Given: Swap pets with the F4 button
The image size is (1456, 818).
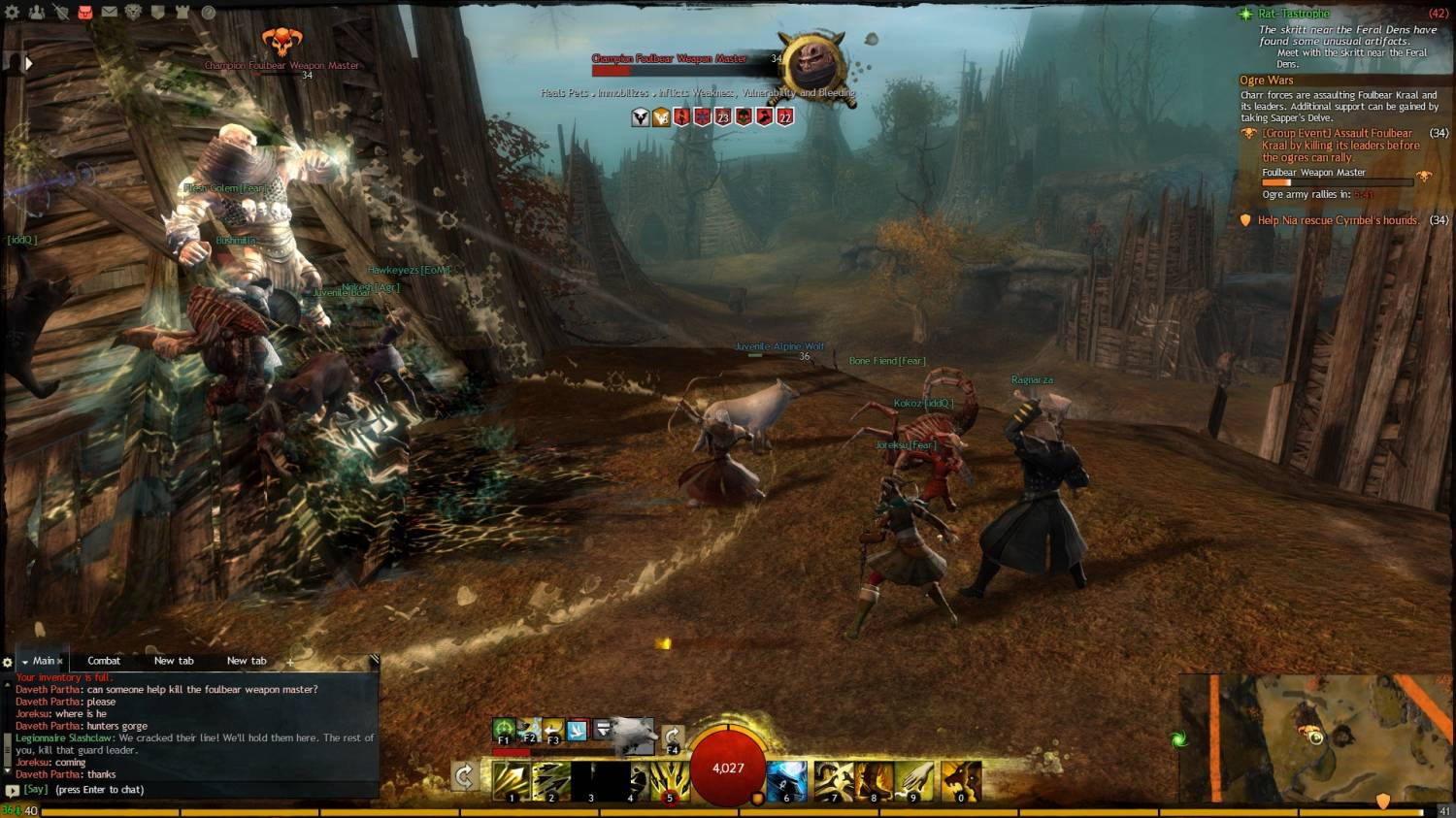Looking at the screenshot, I should (x=672, y=736).
